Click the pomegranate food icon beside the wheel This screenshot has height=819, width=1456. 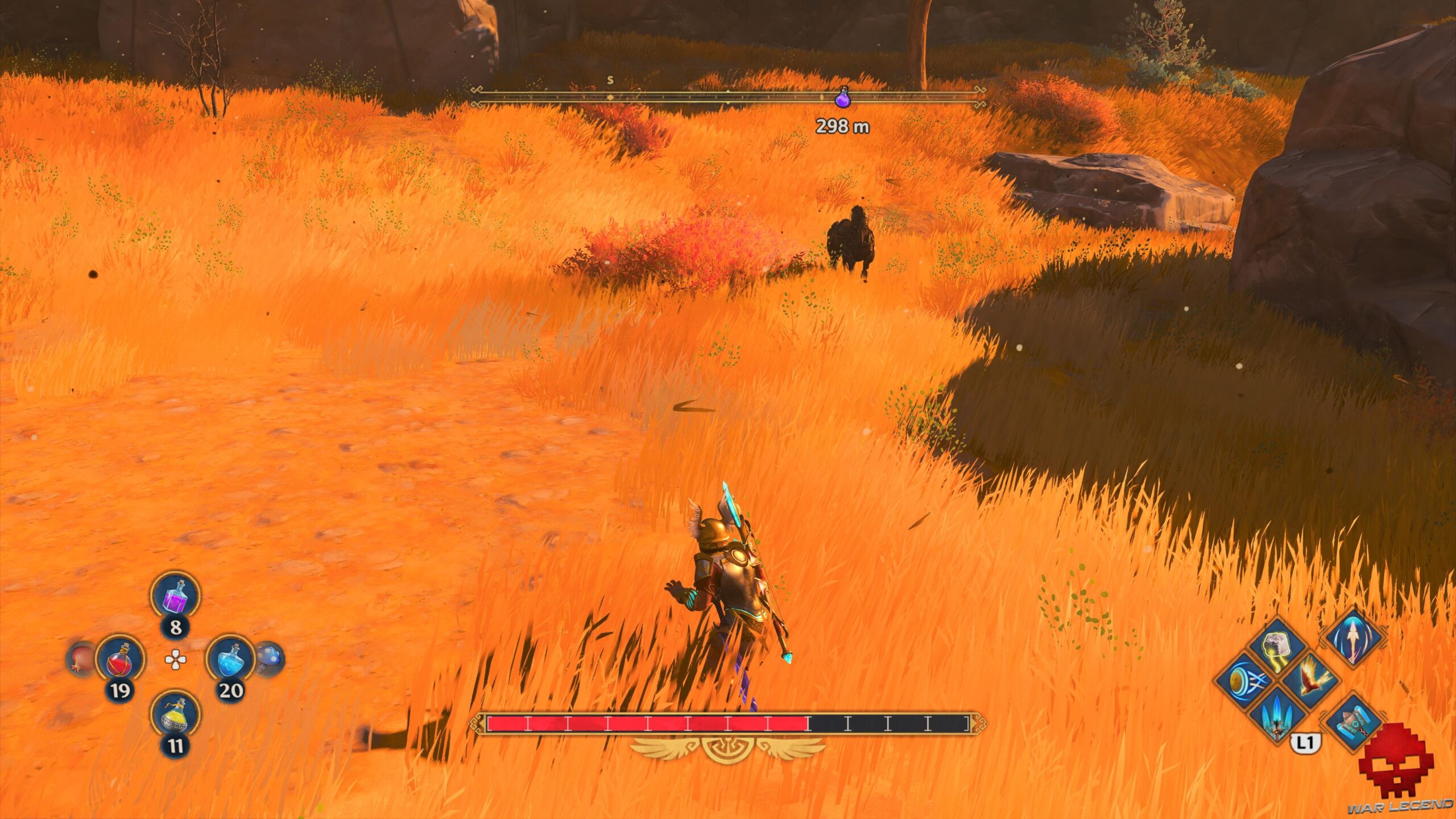[80, 660]
